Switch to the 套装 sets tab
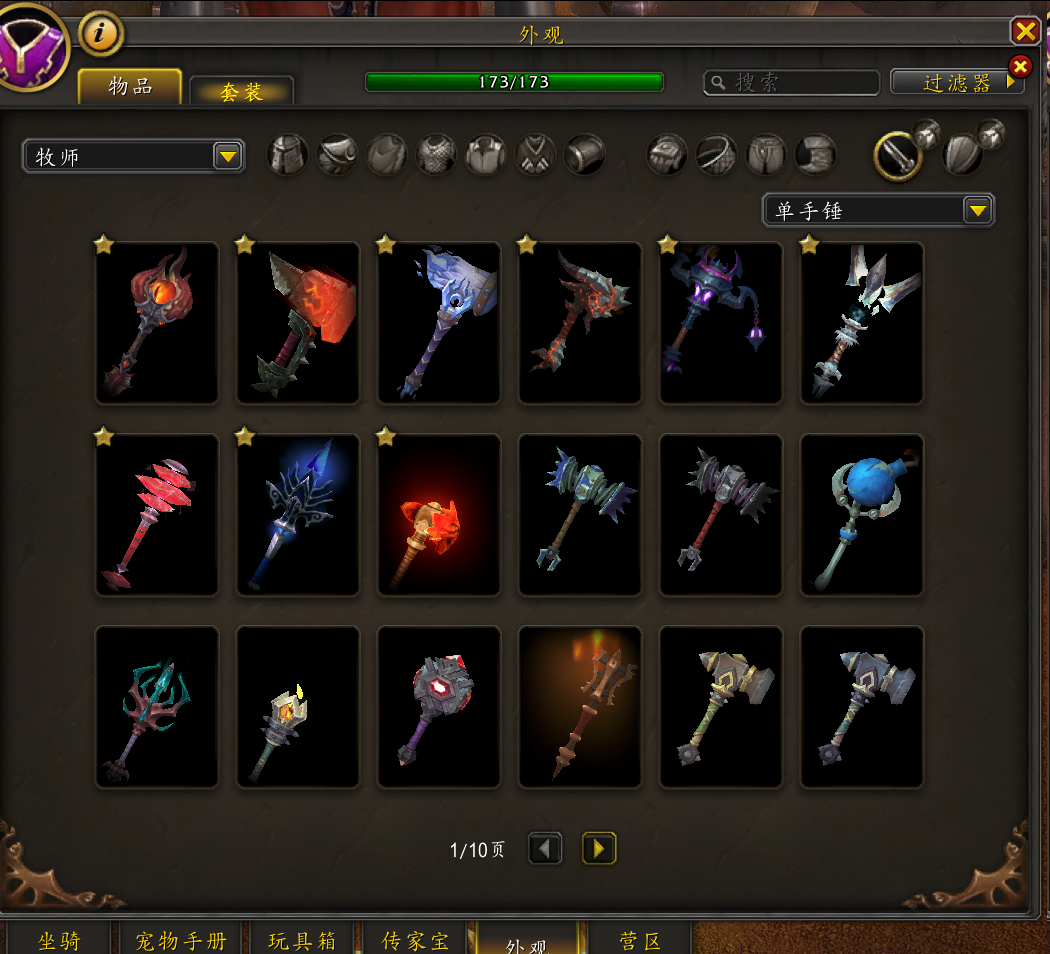This screenshot has height=954, width=1050. (x=241, y=92)
